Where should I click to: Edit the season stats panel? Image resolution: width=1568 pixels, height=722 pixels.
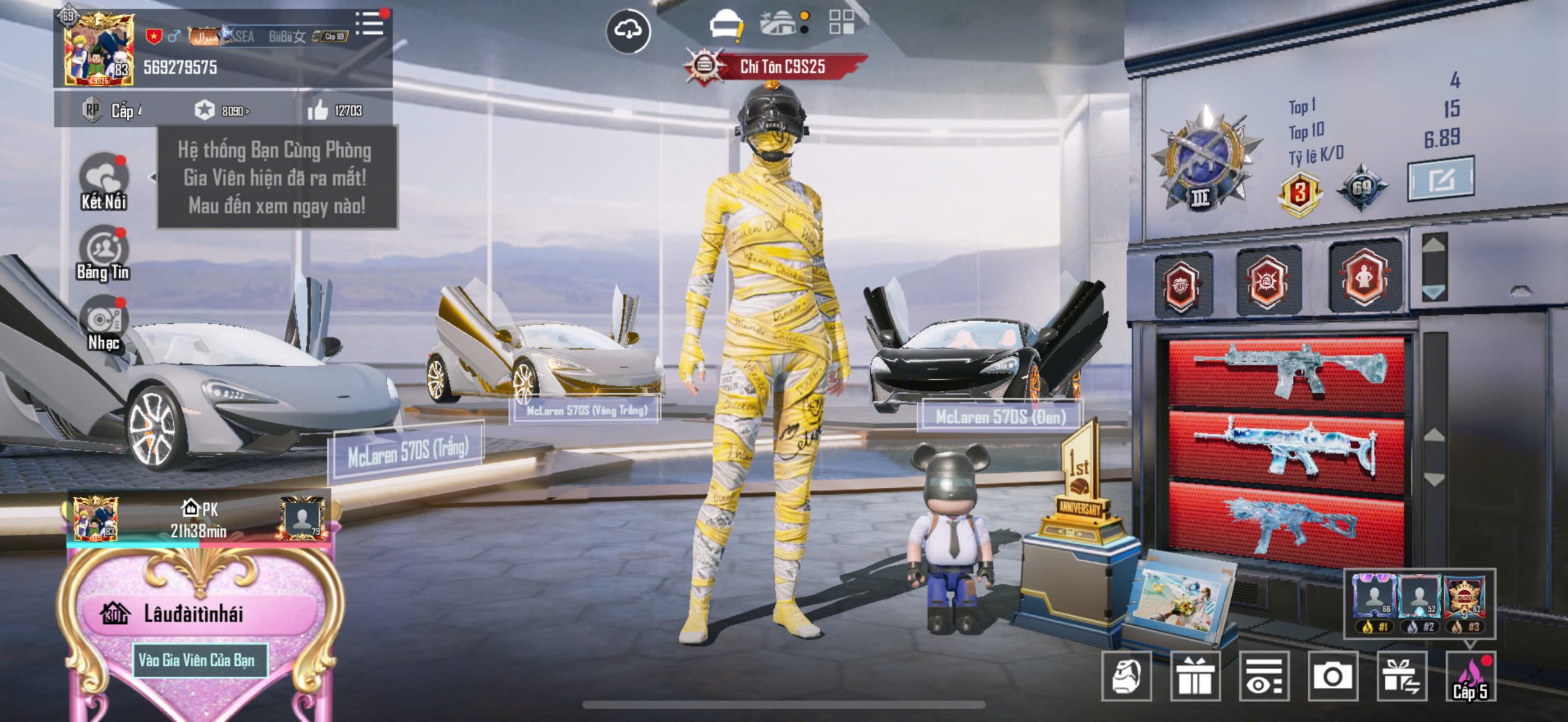click(x=1440, y=179)
